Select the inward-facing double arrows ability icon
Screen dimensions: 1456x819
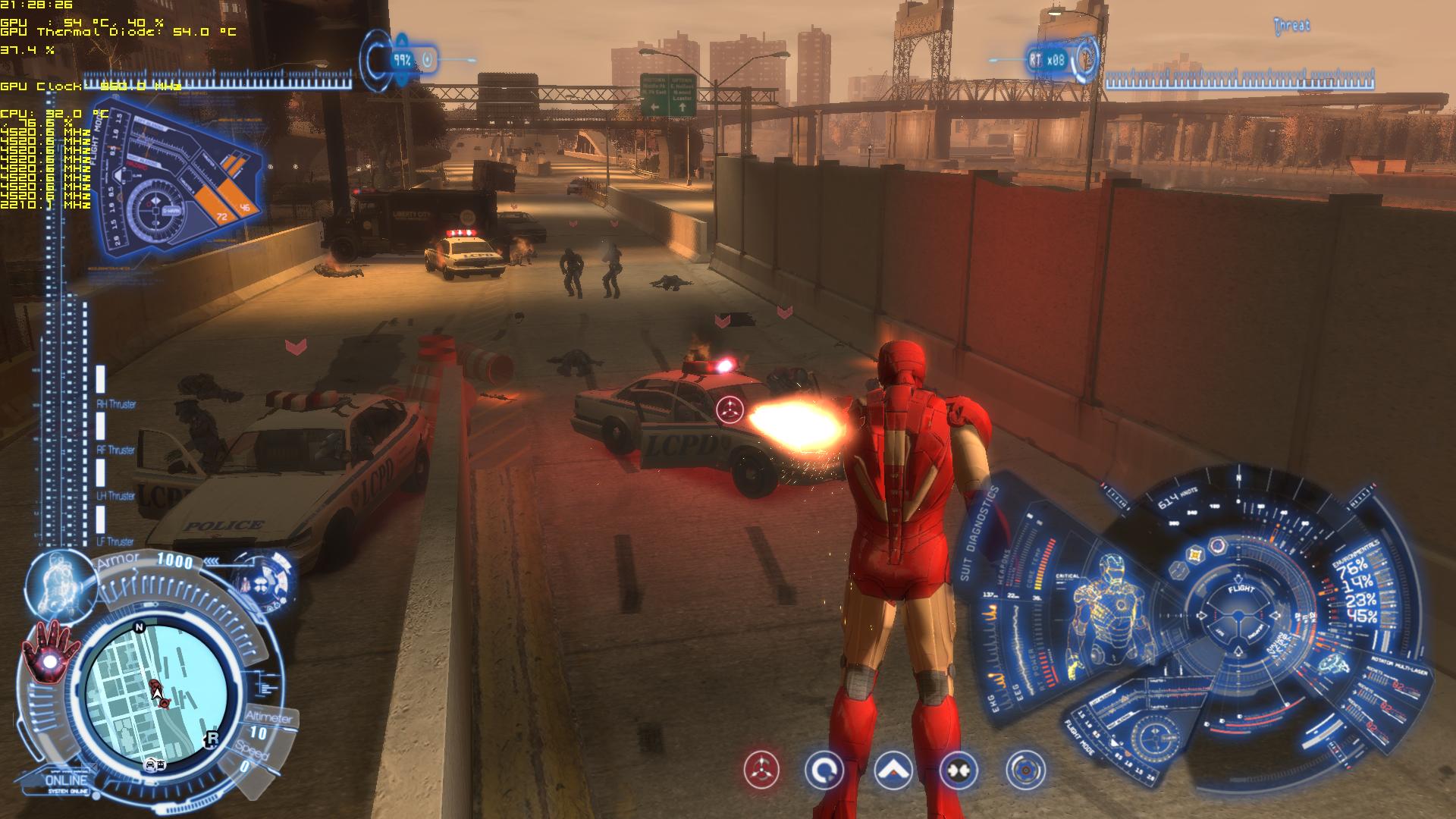click(959, 770)
